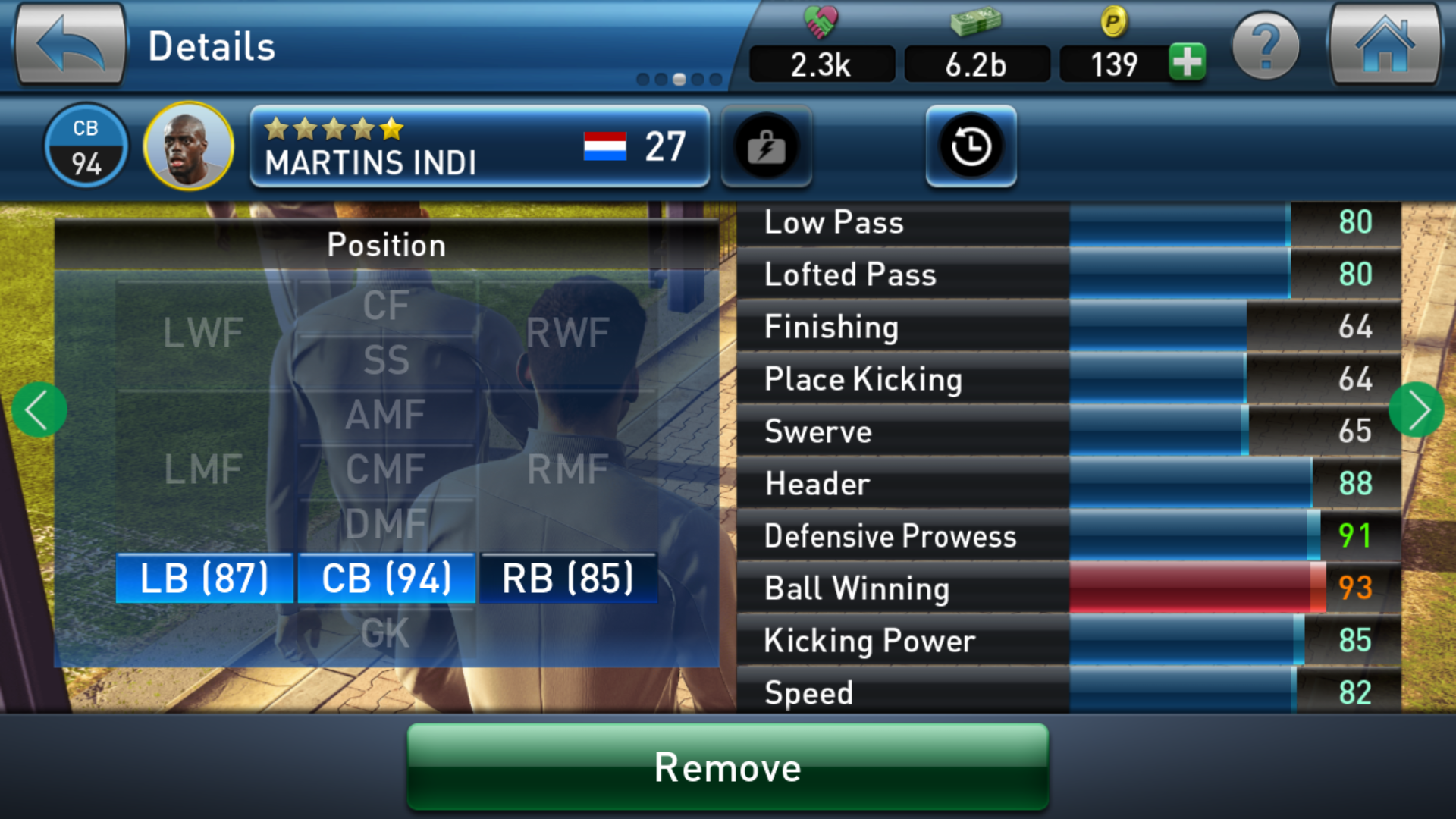The width and height of the screenshot is (1456, 819).
Task: Select Martins Indi's player portrait
Action: coord(188,146)
